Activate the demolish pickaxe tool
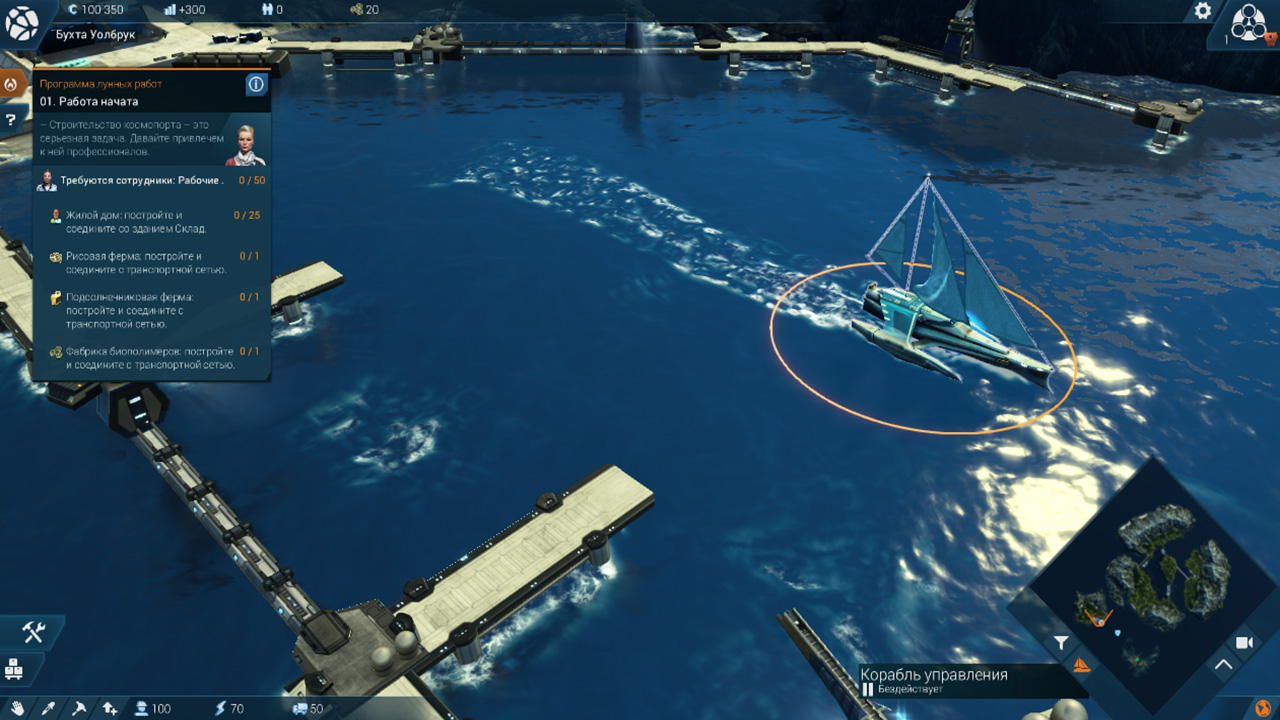The image size is (1280, 720). click(x=79, y=708)
